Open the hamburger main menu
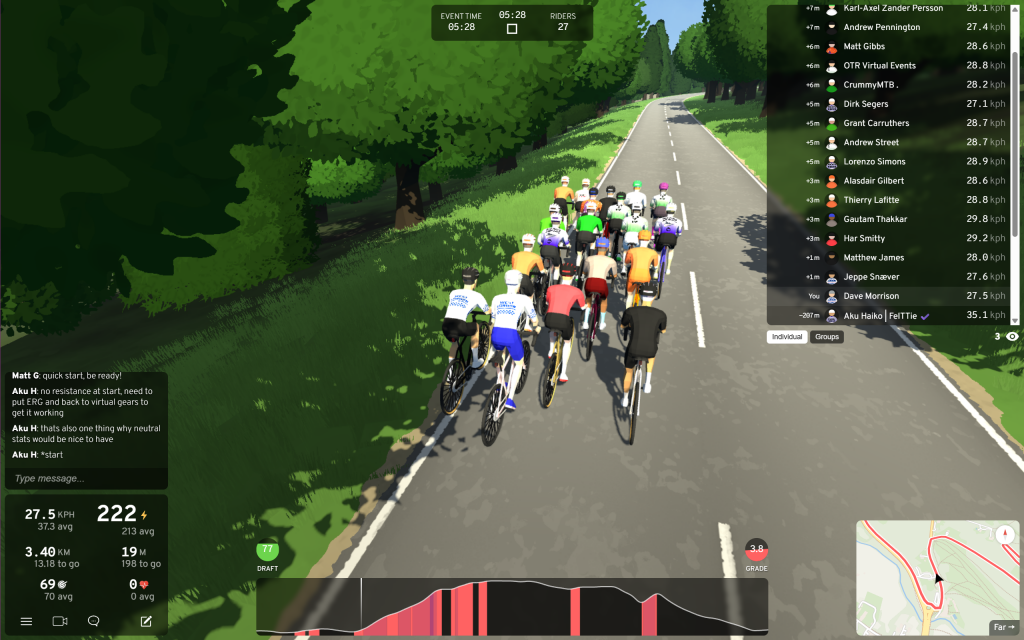The image size is (1024, 640). [26, 621]
